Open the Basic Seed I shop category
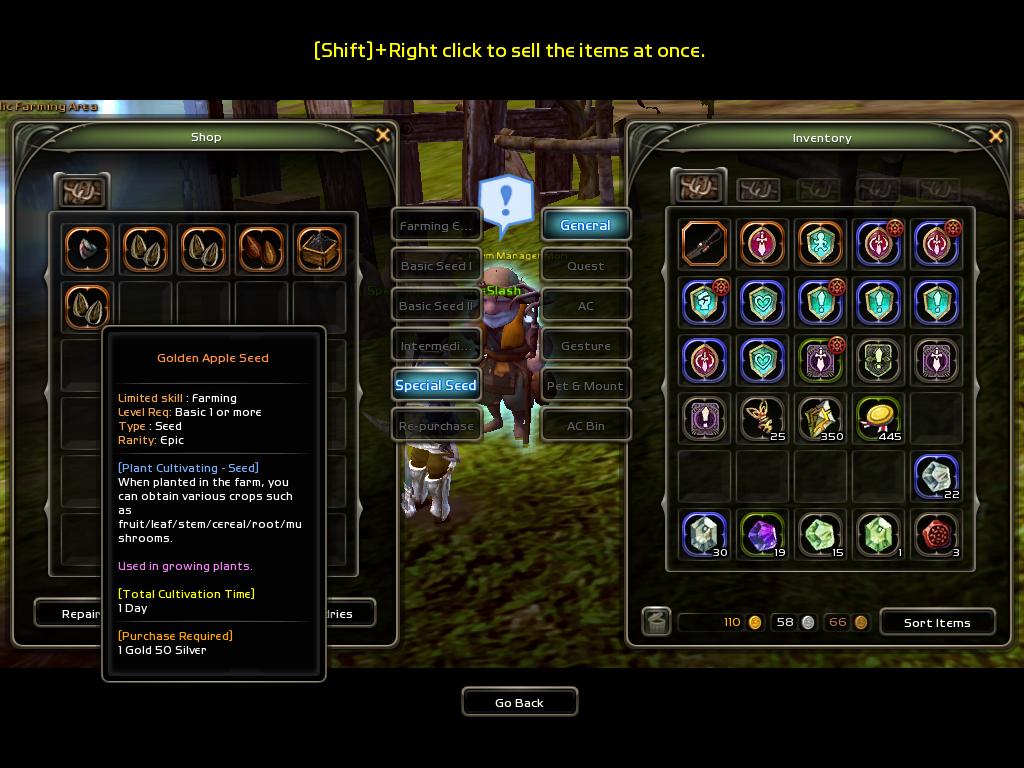1024x768 pixels. click(436, 266)
